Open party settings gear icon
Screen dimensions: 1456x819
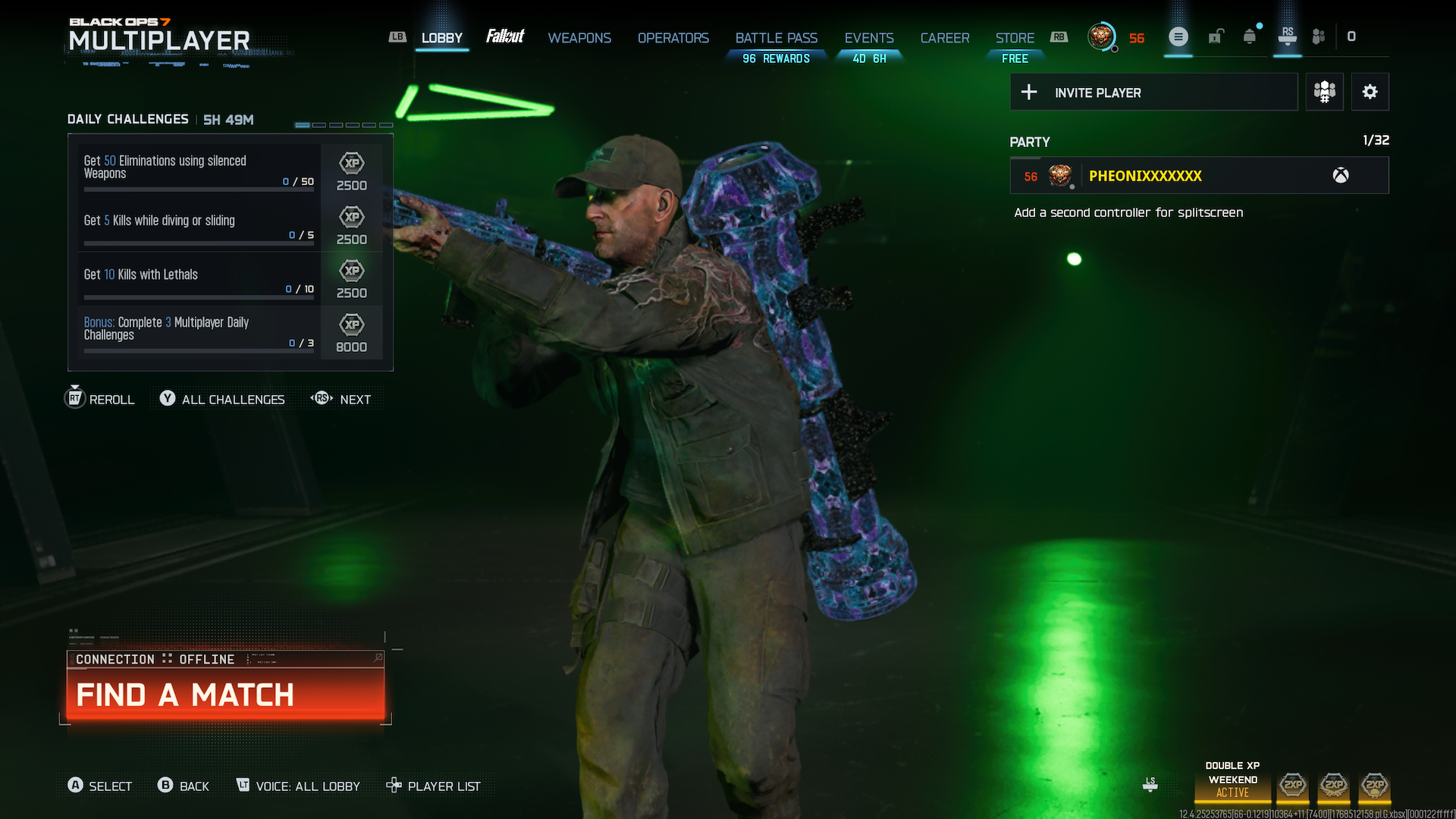(1370, 93)
